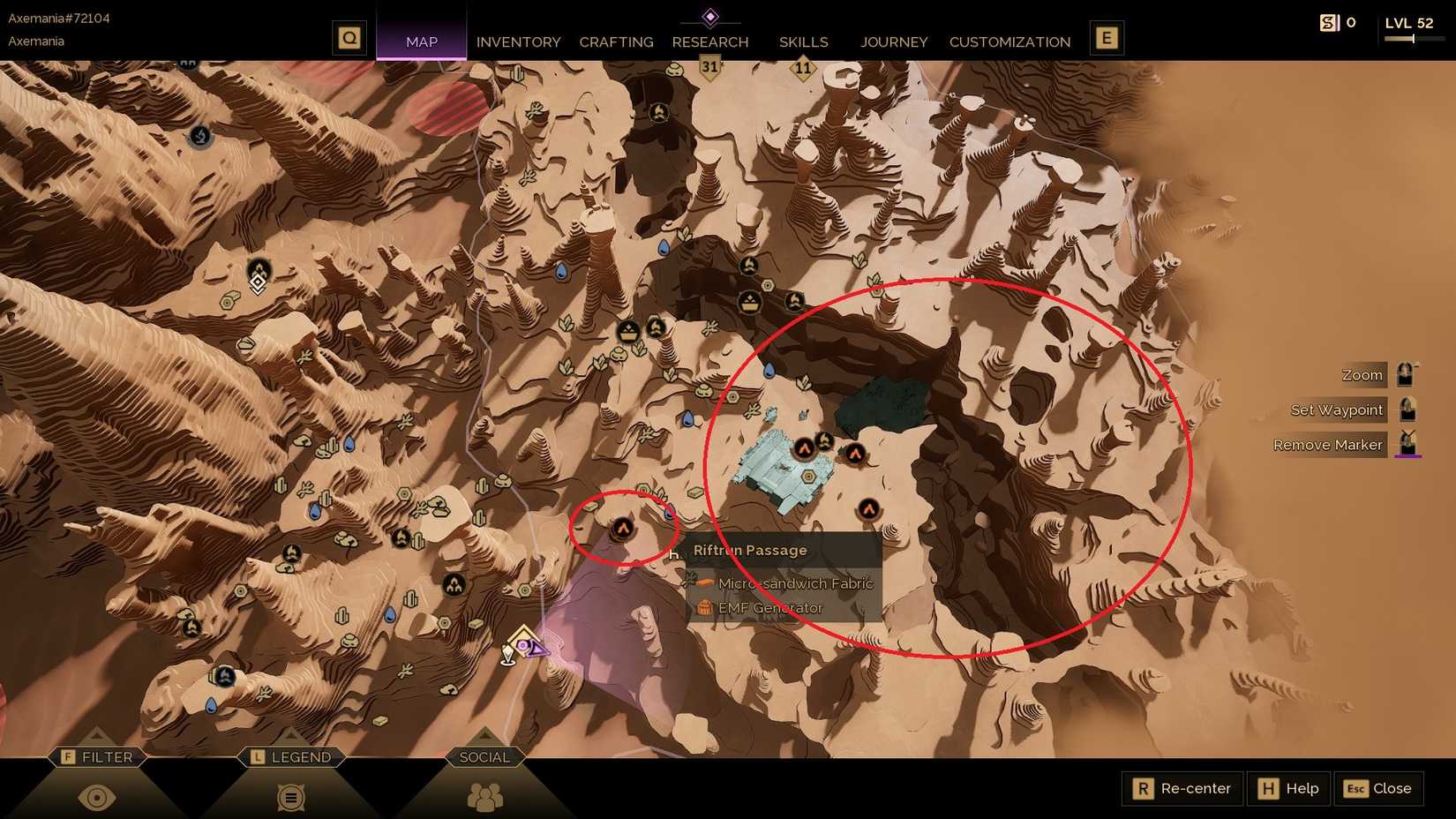The width and height of the screenshot is (1456, 819).
Task: Click the binoculars icon next to Zoom
Action: (x=1407, y=375)
